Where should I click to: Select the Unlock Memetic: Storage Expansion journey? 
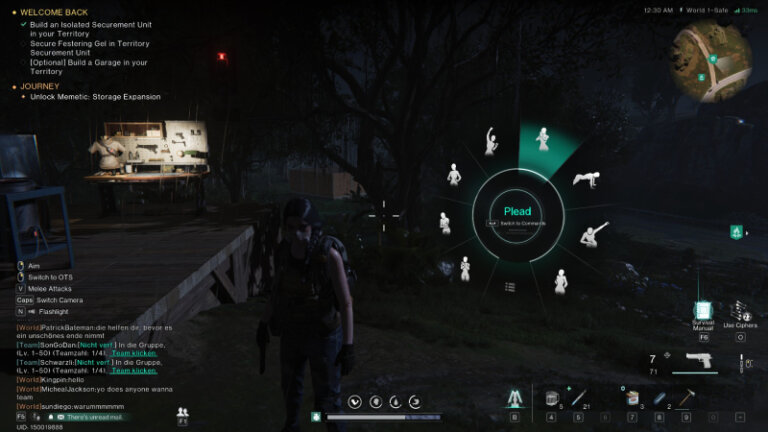point(95,97)
